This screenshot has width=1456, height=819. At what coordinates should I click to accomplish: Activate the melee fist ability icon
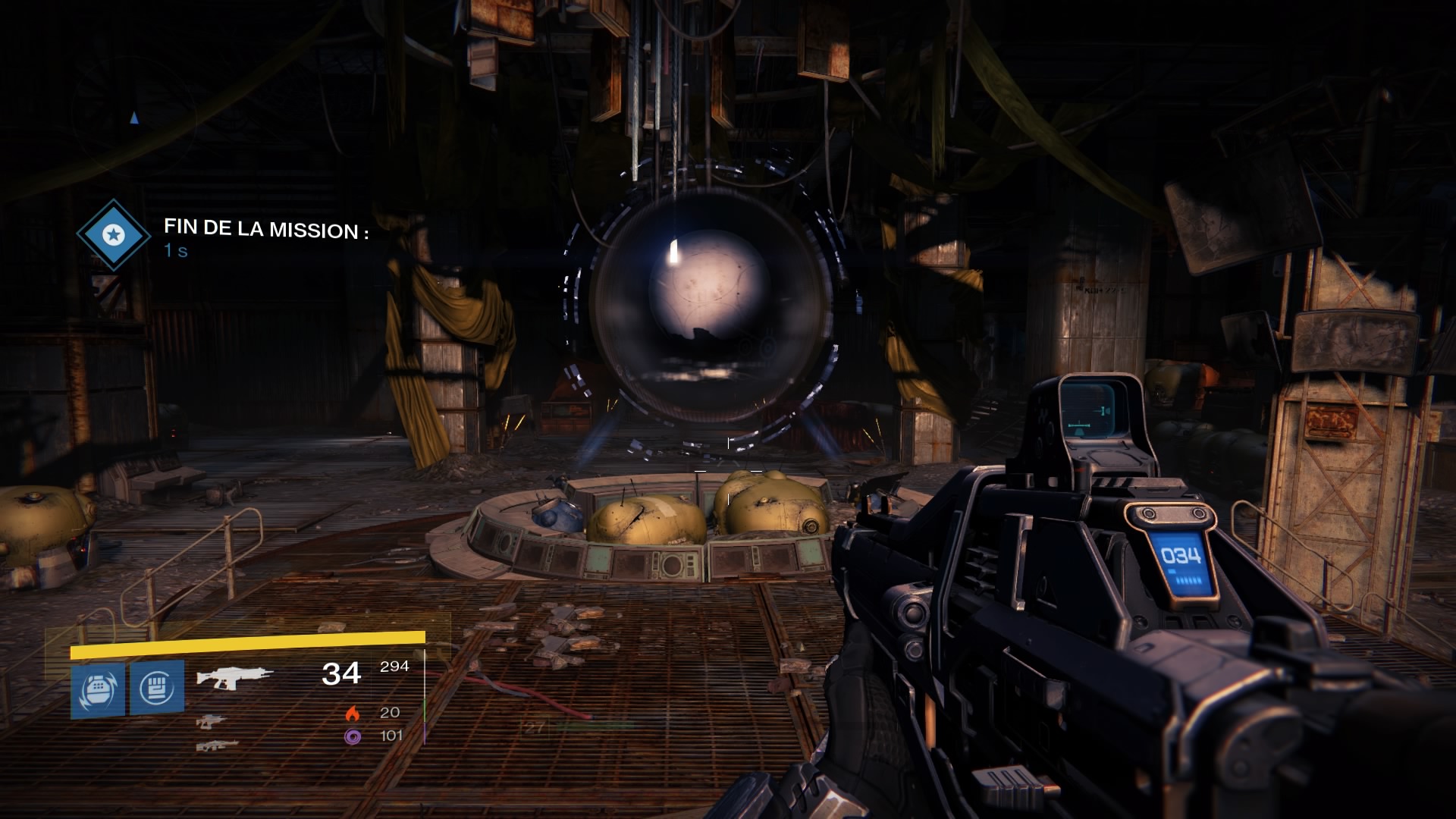pos(157,687)
